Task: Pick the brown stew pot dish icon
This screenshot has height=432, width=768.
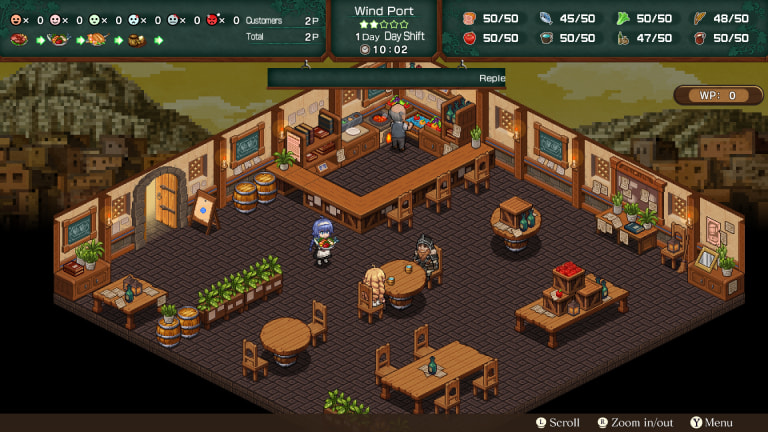Action: point(136,40)
